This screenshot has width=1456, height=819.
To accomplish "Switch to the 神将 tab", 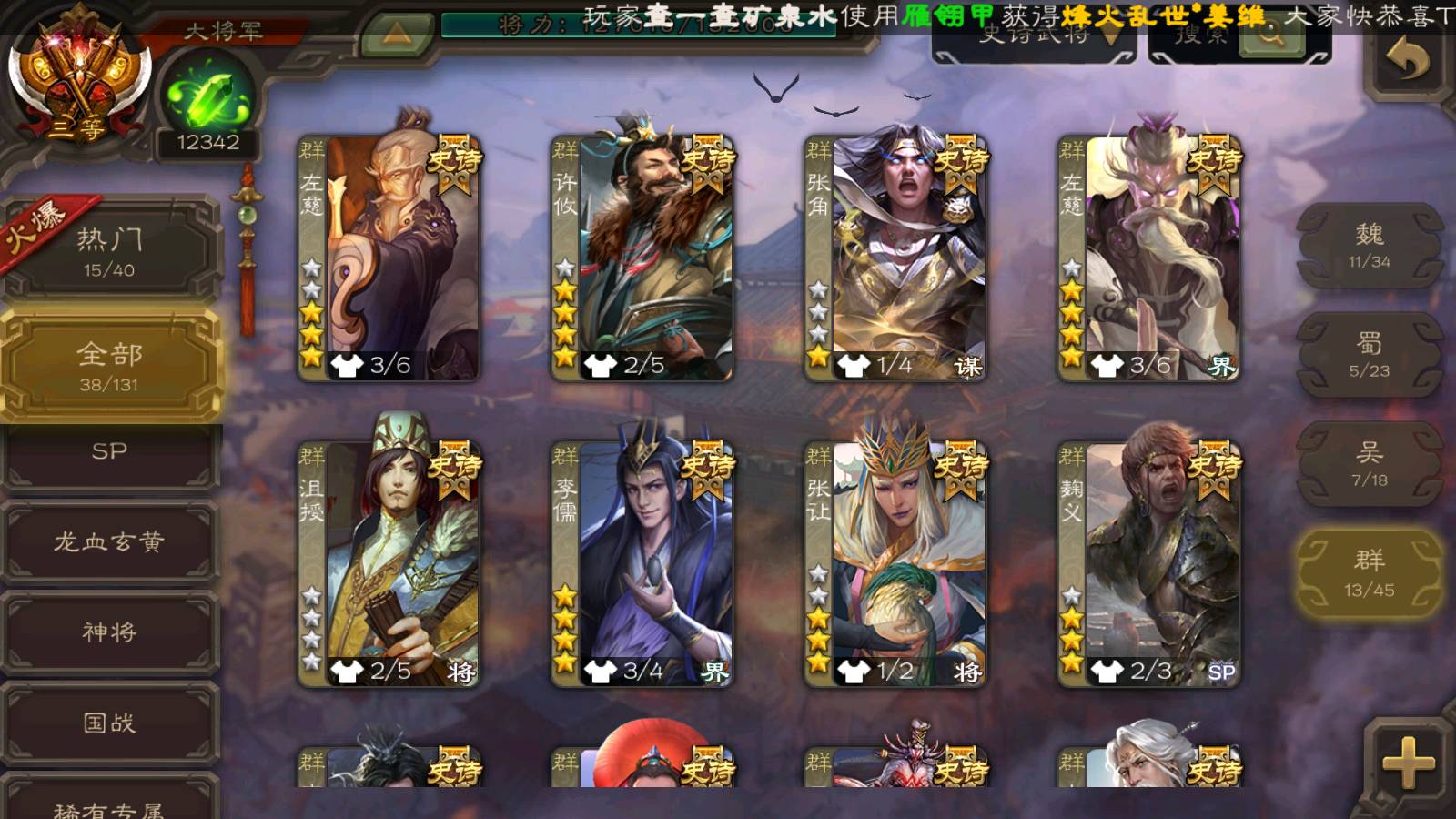I will [109, 632].
